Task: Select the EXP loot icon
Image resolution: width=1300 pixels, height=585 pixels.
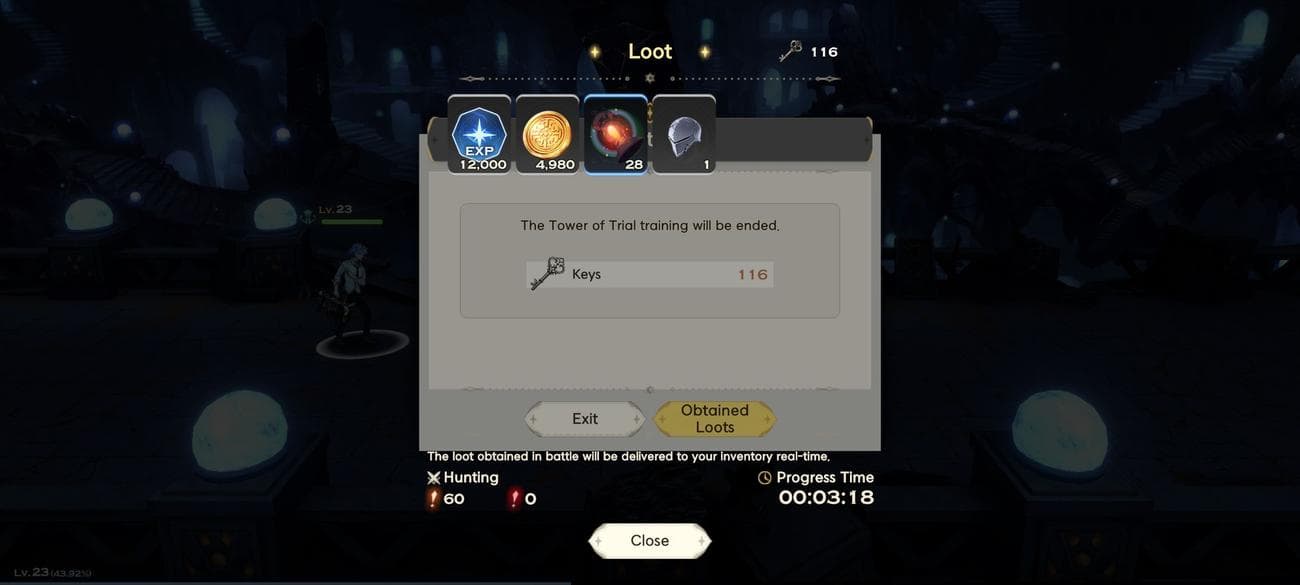Action: coord(479,135)
